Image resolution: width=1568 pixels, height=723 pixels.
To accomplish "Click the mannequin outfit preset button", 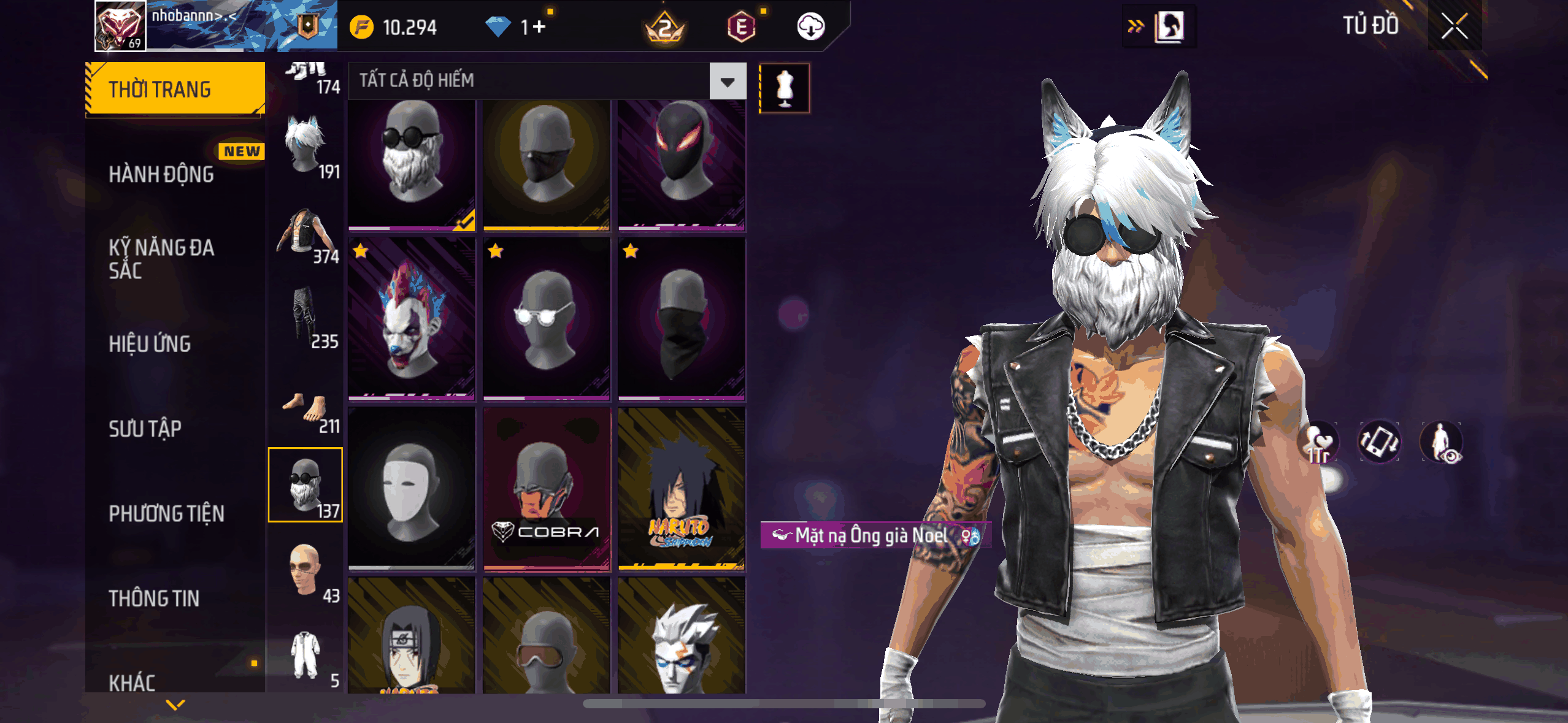I will [785, 88].
